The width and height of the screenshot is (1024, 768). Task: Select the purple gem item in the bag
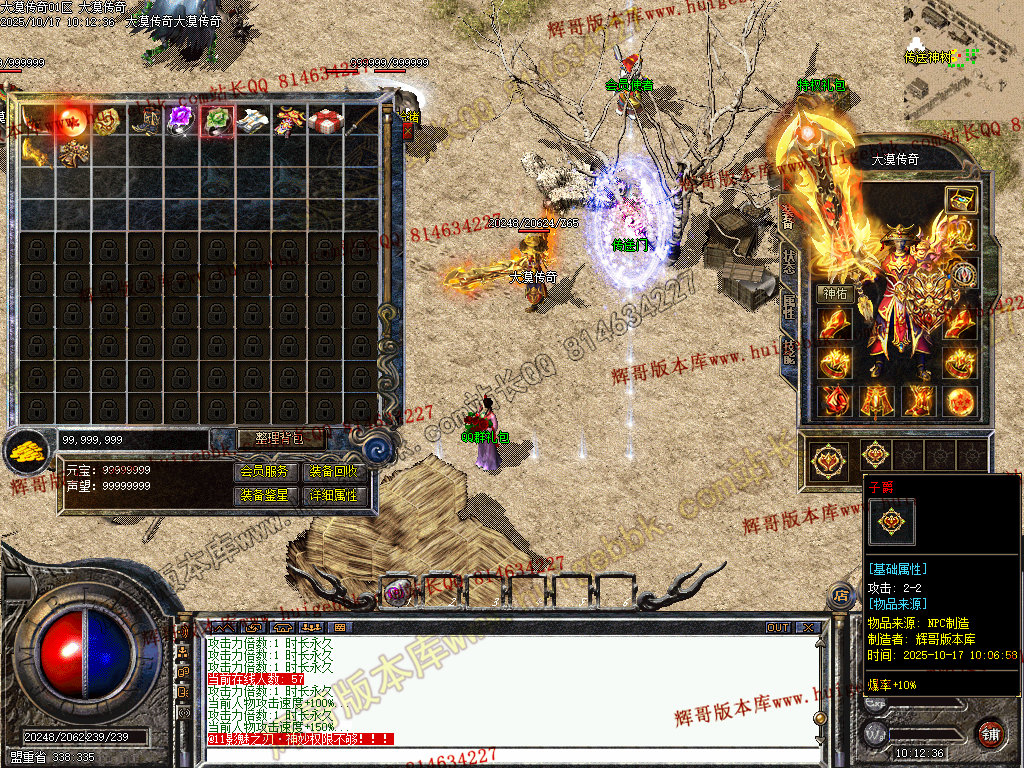pyautogui.click(x=180, y=122)
